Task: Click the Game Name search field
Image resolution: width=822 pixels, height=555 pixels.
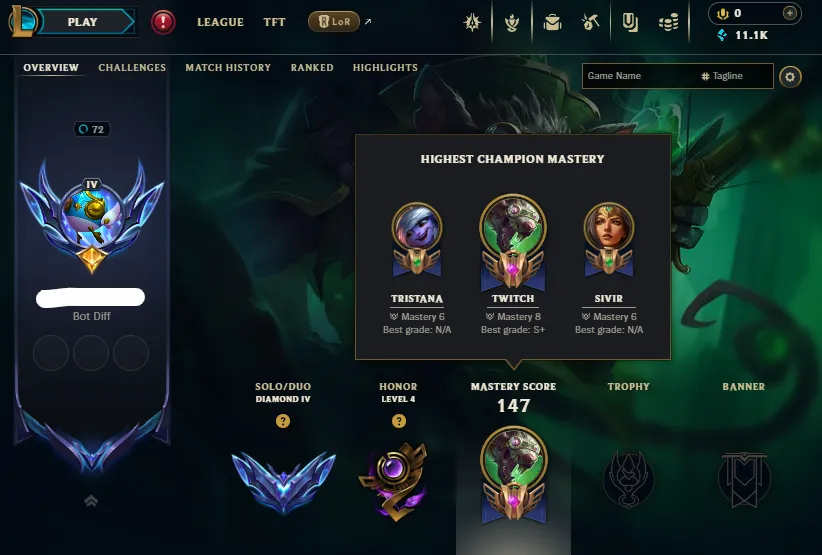Action: click(640, 76)
